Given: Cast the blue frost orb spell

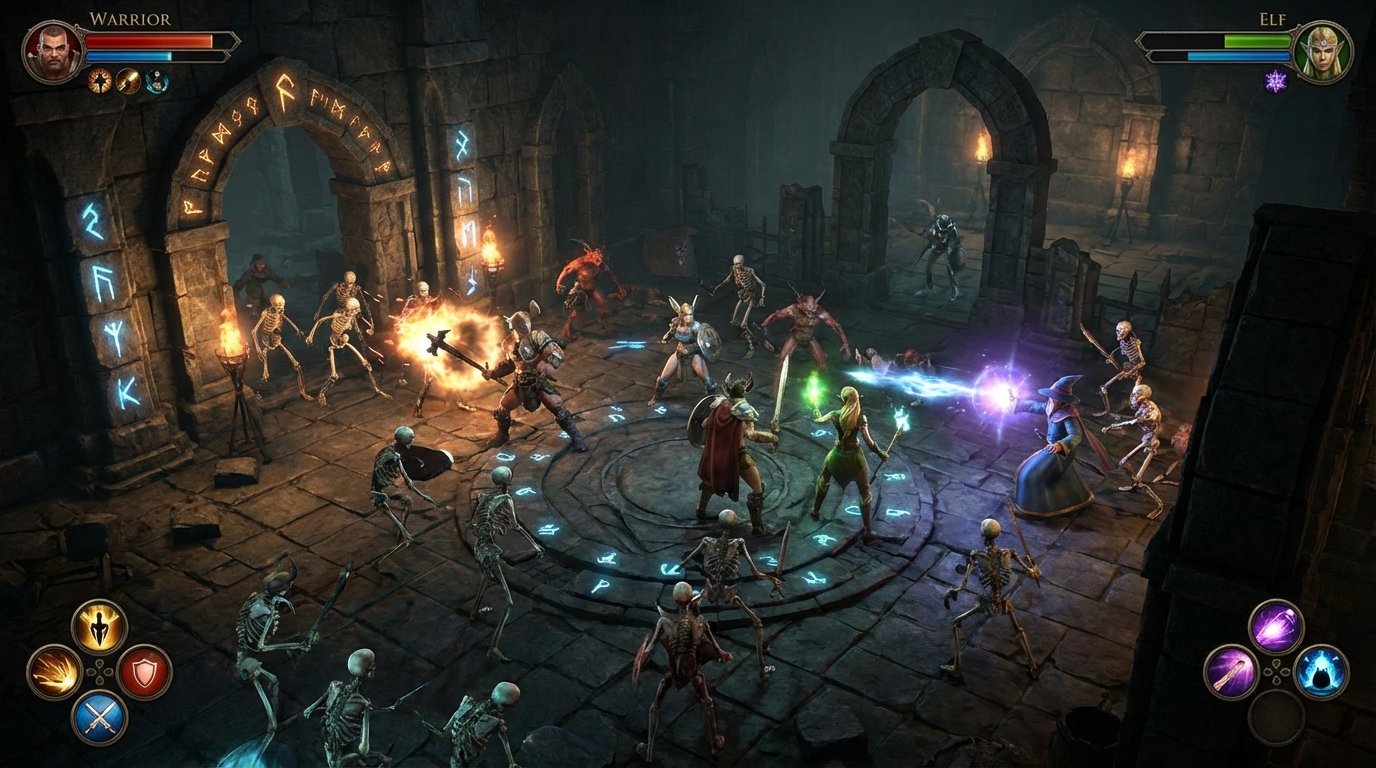Looking at the screenshot, I should (1320, 672).
